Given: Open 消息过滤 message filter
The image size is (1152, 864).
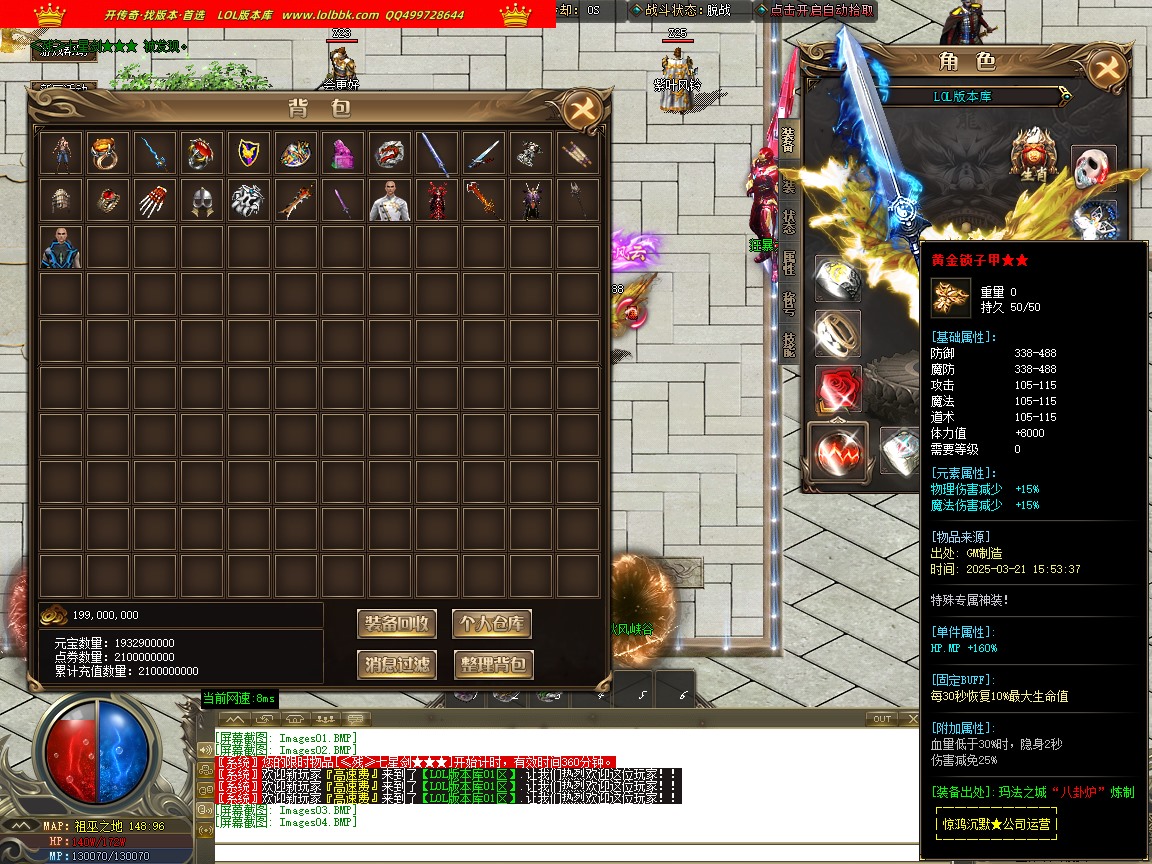Looking at the screenshot, I should click(x=397, y=664).
